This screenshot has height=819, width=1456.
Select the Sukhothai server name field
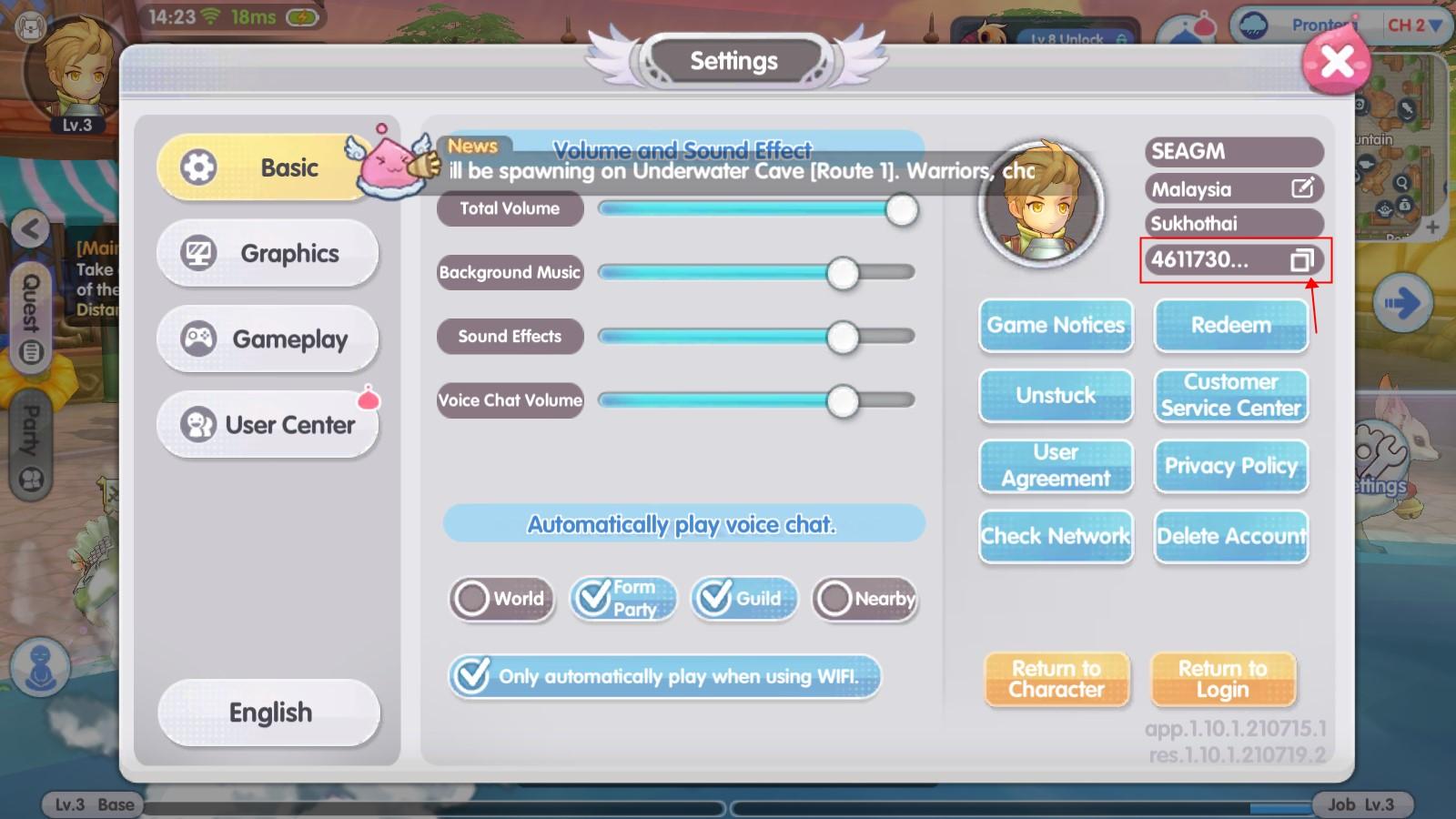pos(1228,223)
